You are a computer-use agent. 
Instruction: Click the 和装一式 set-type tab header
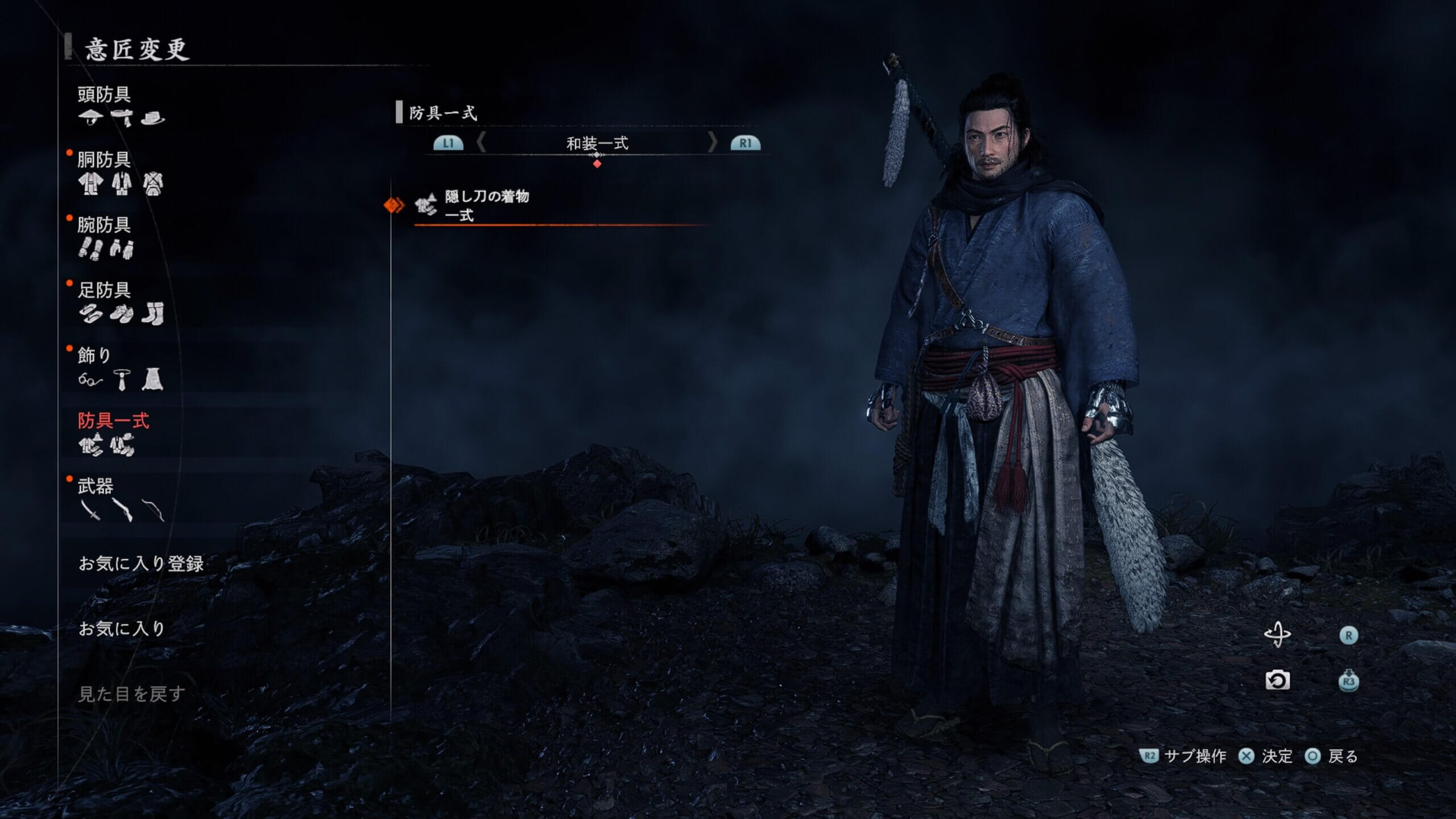tap(597, 143)
